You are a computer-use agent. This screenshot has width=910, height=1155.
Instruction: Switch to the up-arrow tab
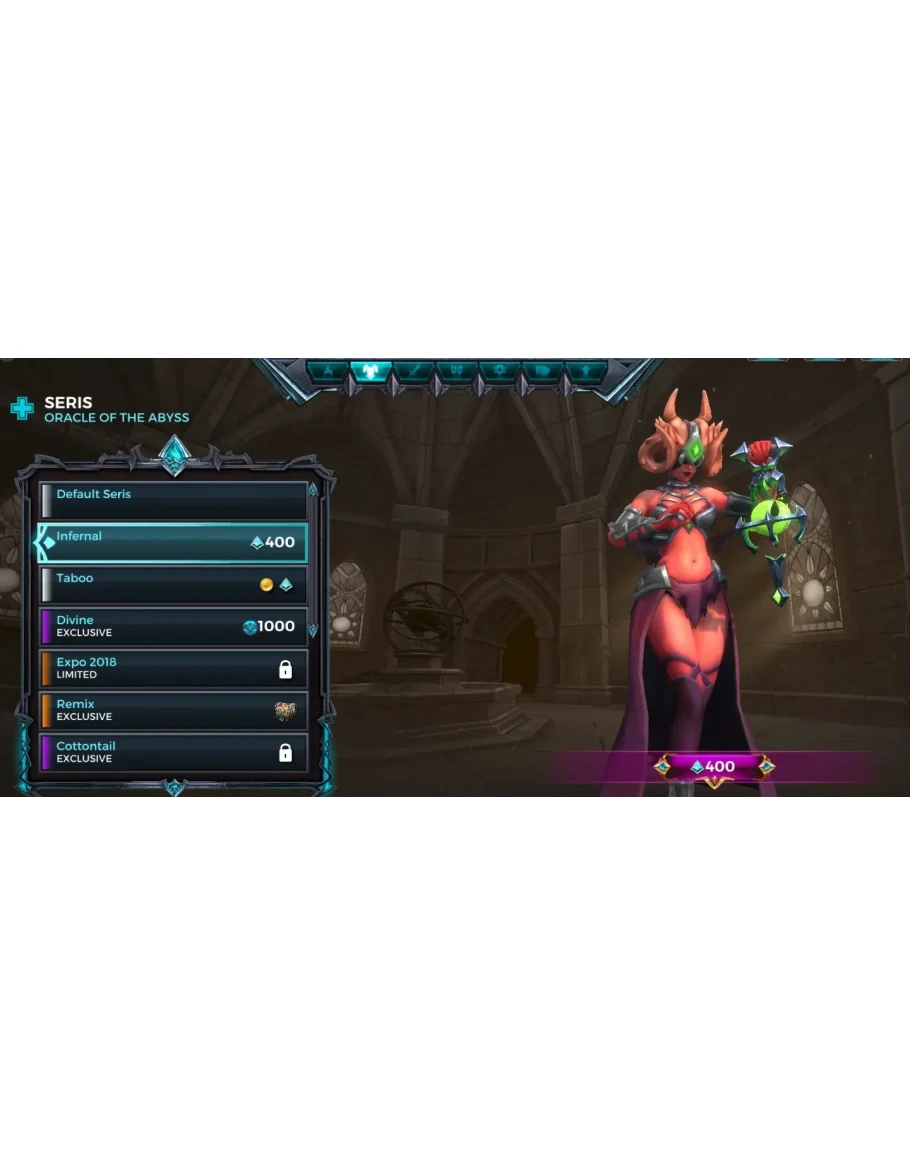click(x=586, y=372)
